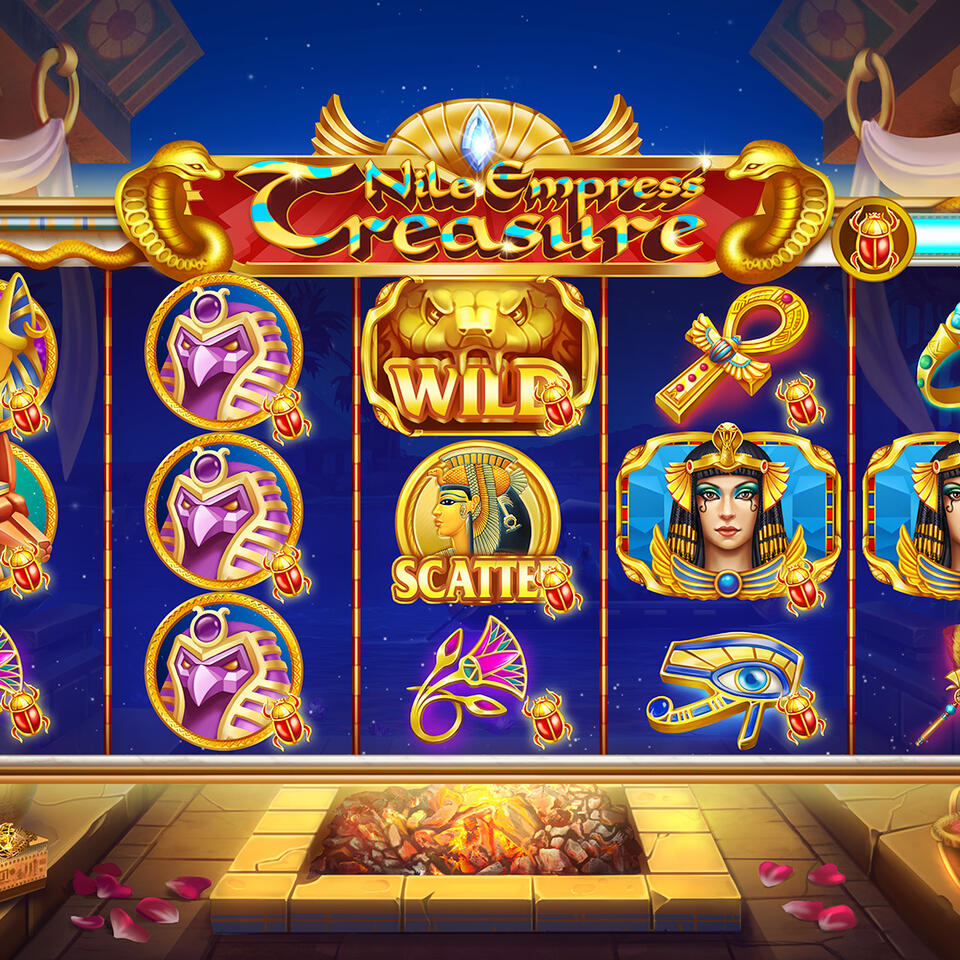Select the golden cobra WILD symbol
This screenshot has height=960, width=960.
pyautogui.click(x=478, y=355)
